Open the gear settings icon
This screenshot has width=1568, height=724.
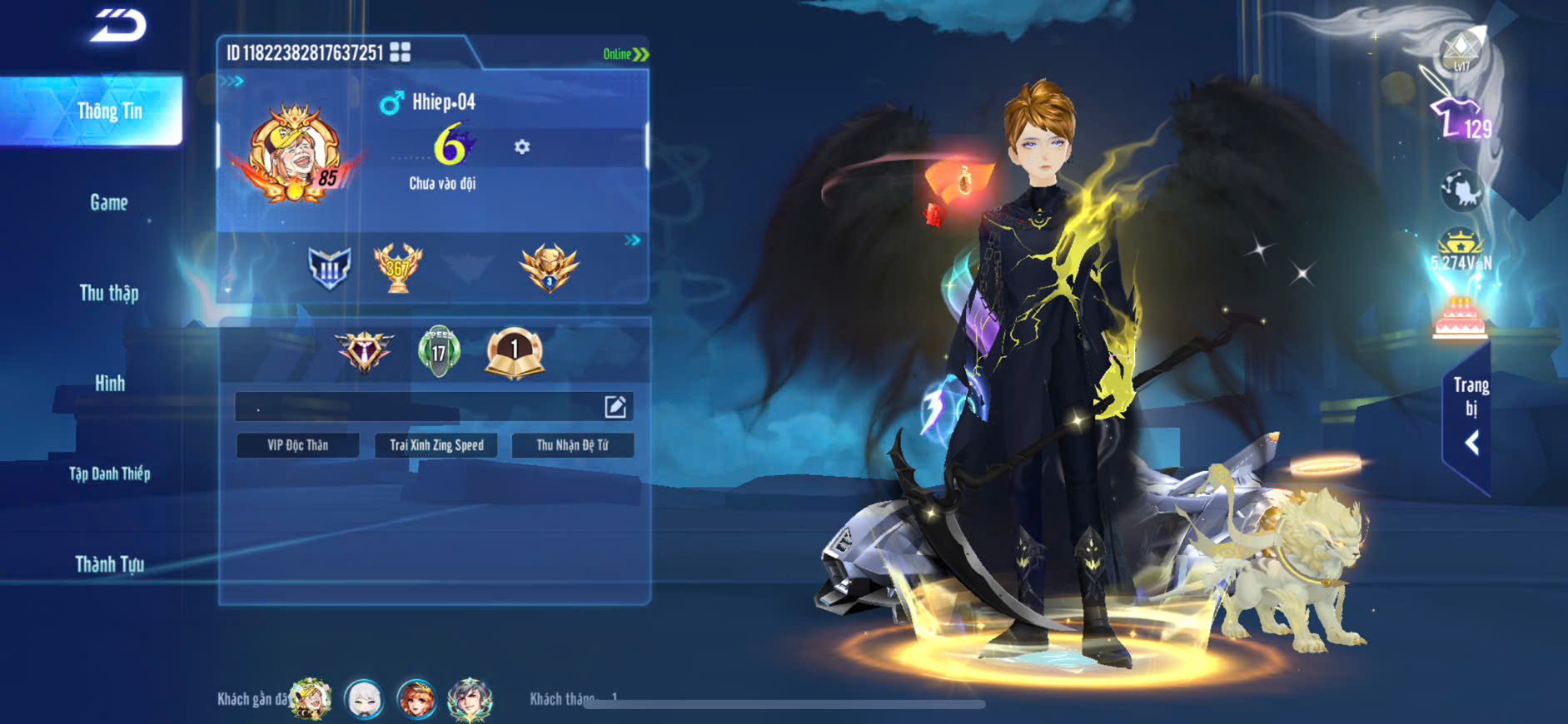click(x=522, y=147)
